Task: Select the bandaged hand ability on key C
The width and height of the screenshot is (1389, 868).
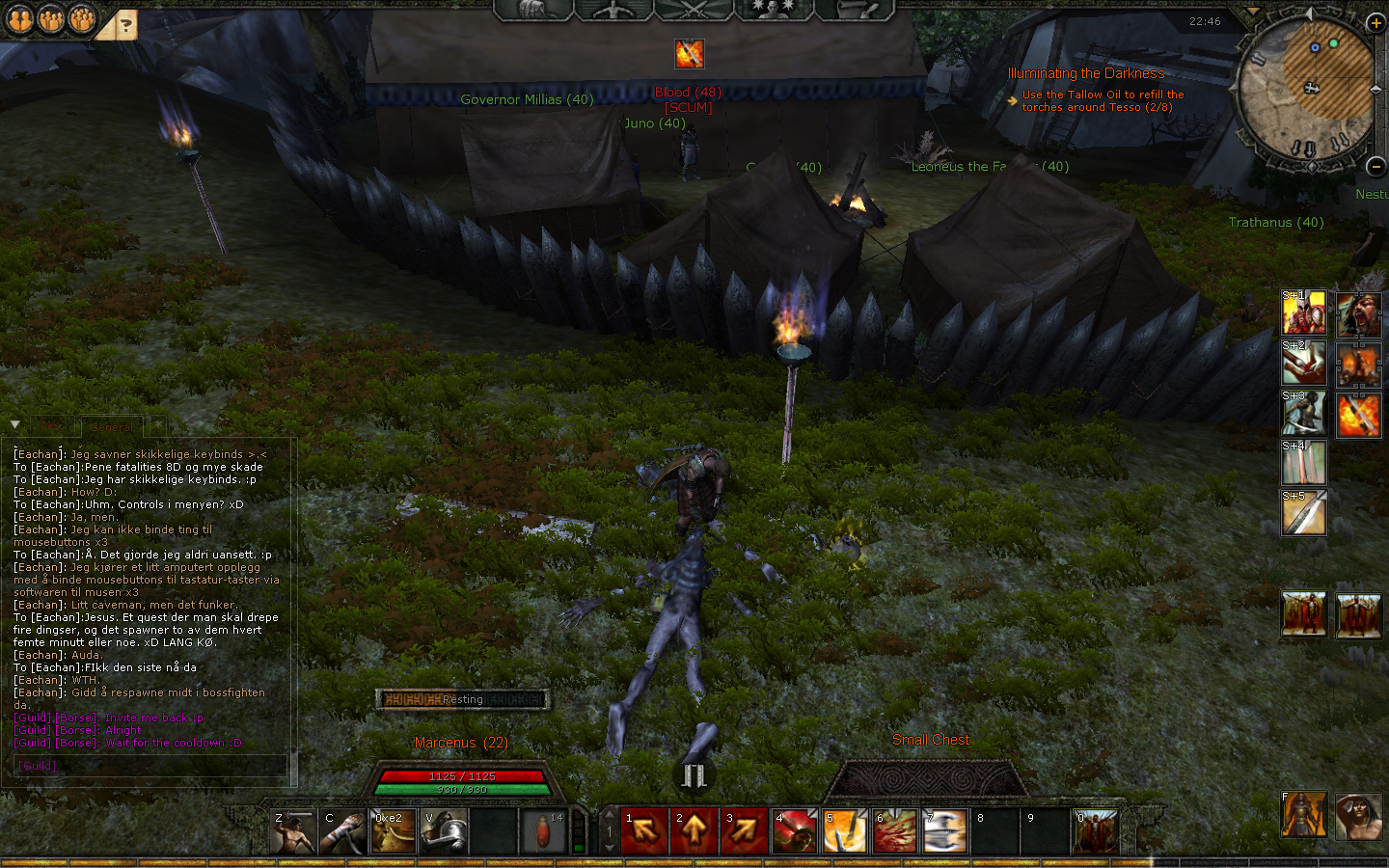Action: 343,831
